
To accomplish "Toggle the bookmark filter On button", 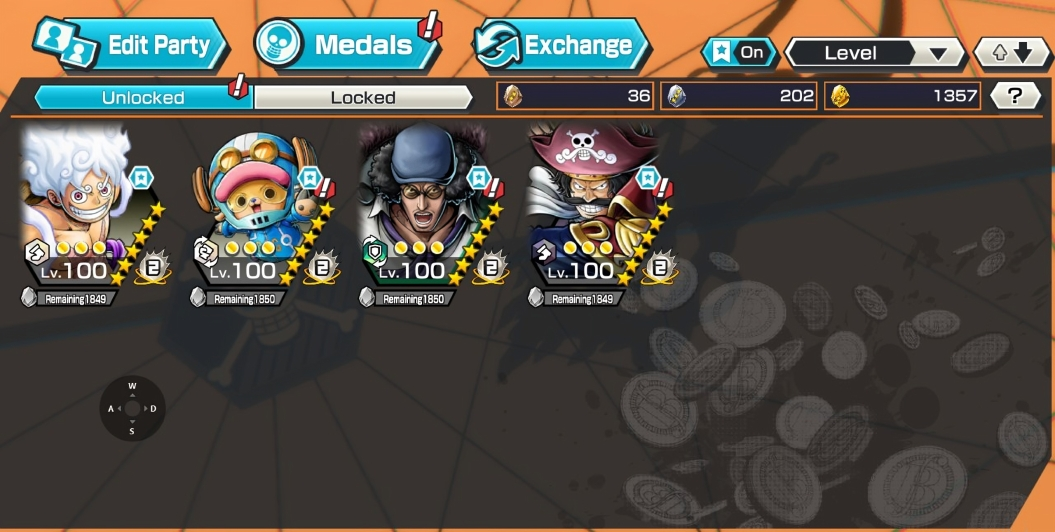I will tap(739, 52).
